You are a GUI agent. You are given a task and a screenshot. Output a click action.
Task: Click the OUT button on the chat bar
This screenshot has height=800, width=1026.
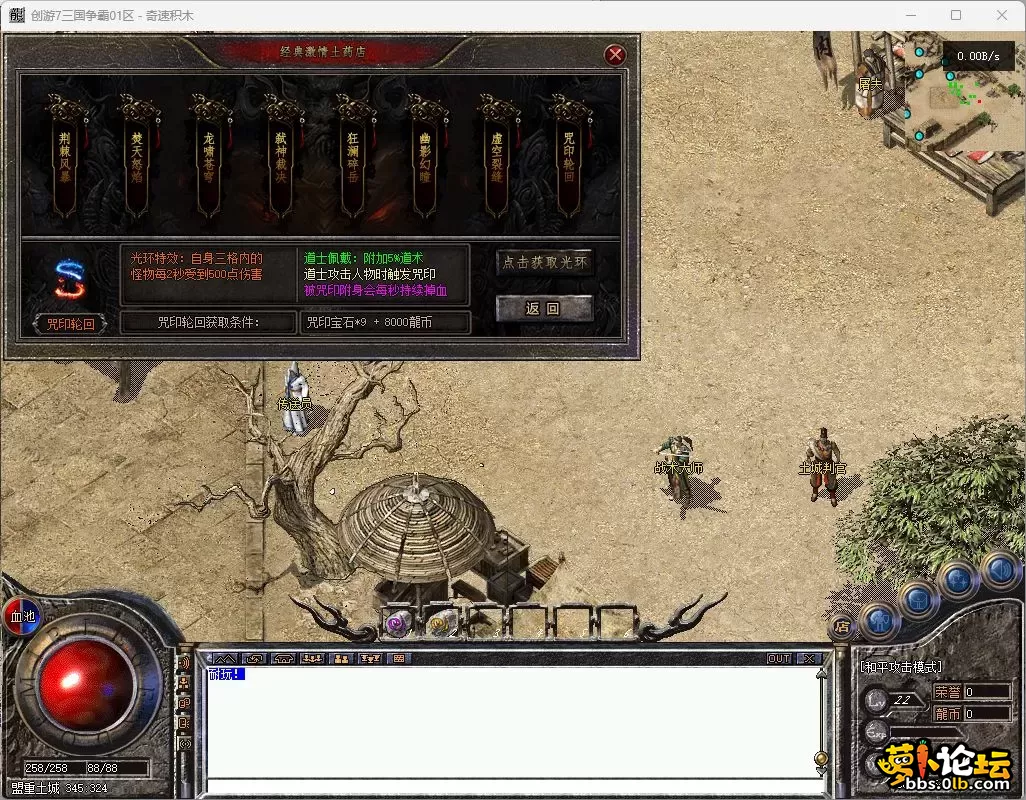coord(778,659)
